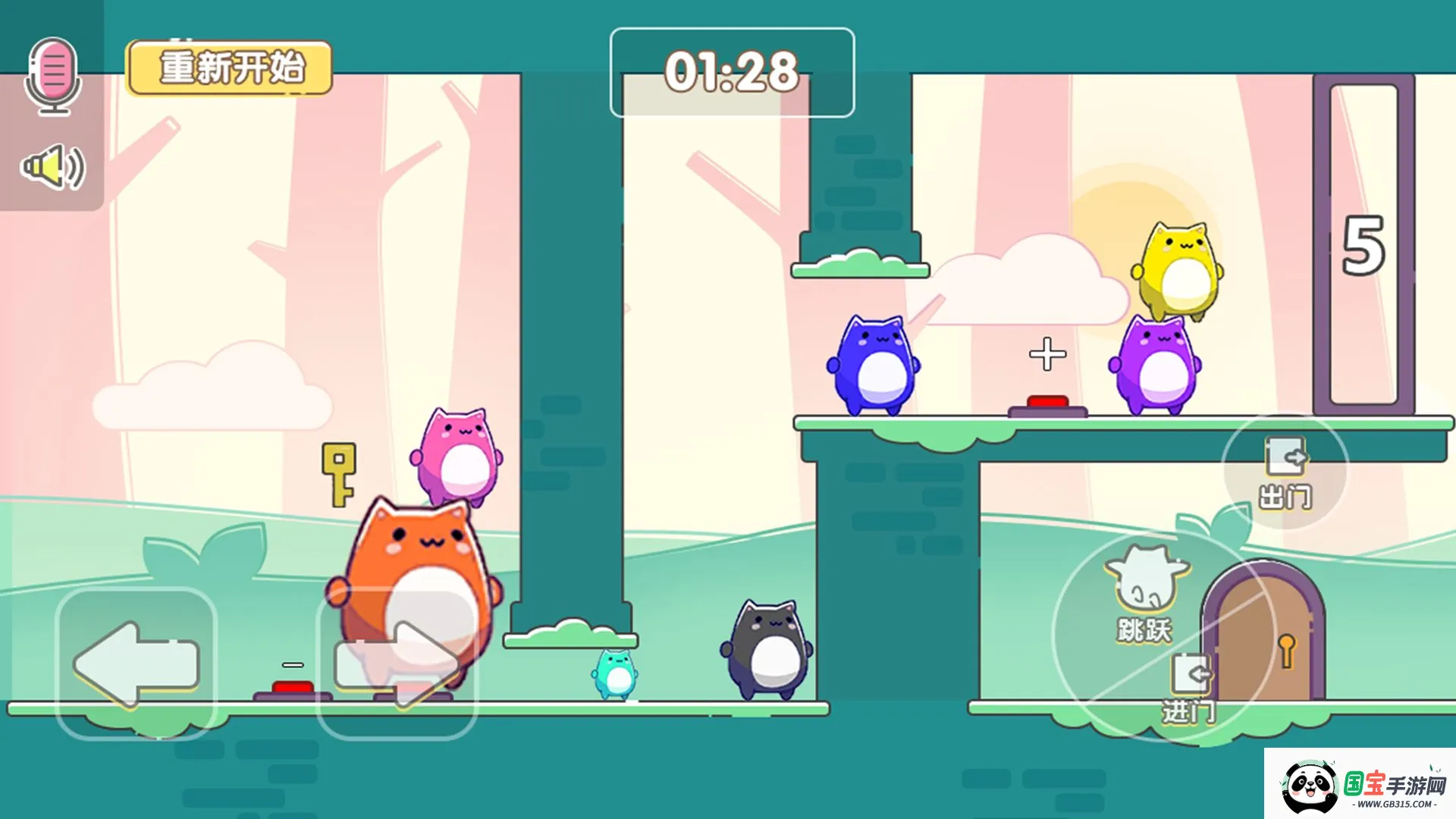Use the 出门 exit door button
1456x819 pixels.
[1285, 472]
